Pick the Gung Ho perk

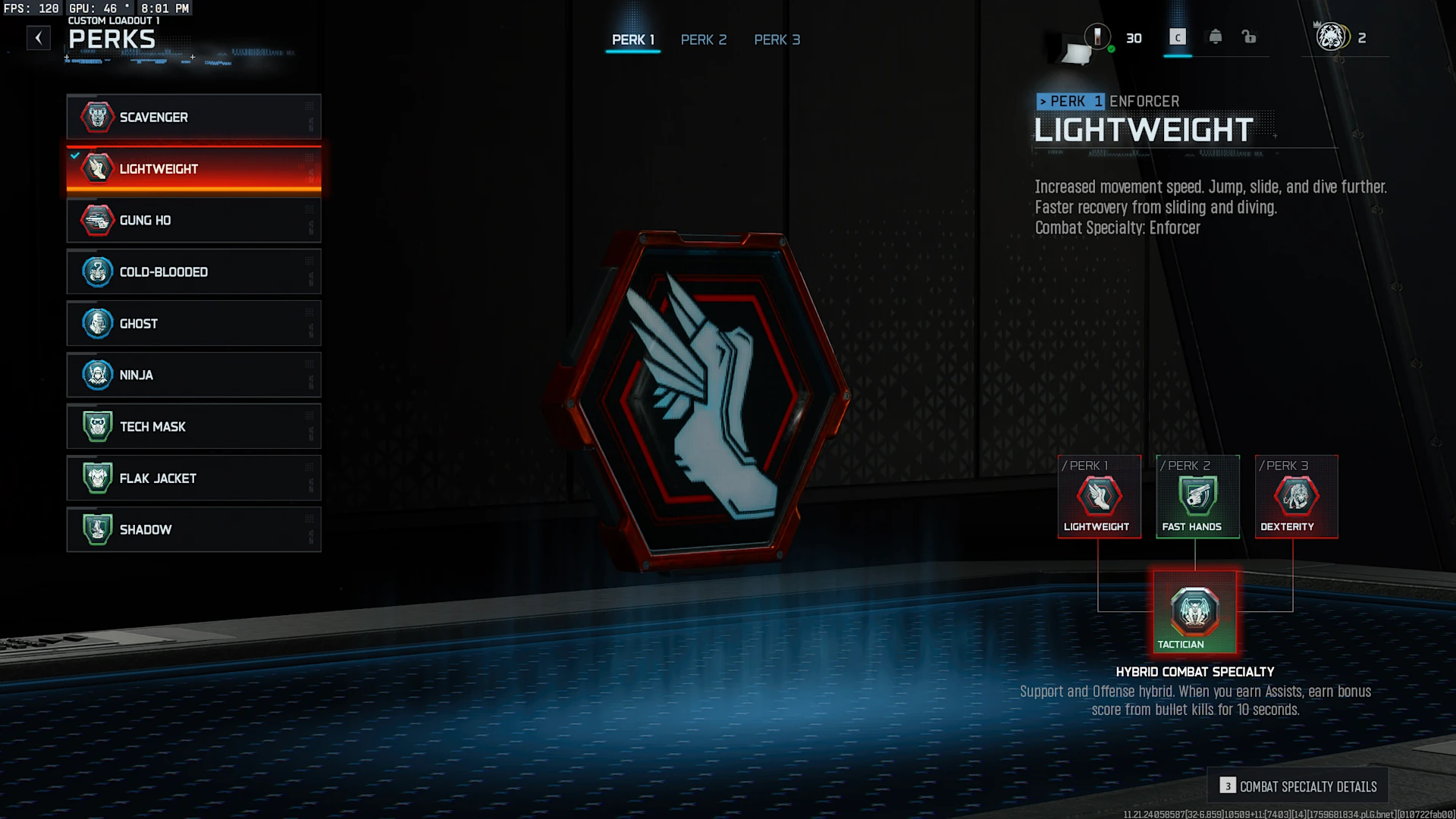[x=193, y=220]
